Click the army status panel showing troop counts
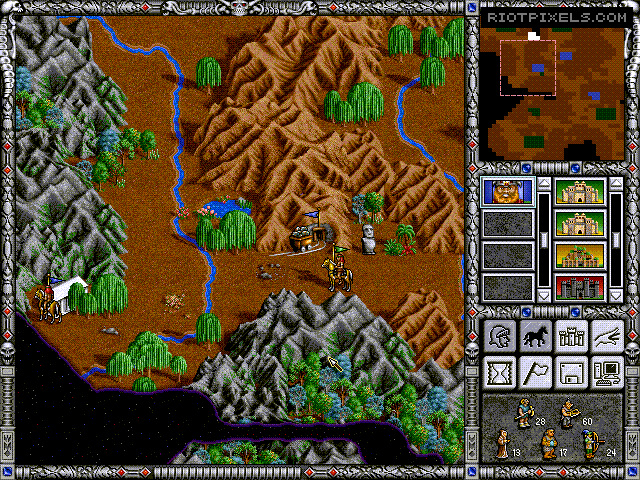This screenshot has width=640, height=480. (552, 428)
